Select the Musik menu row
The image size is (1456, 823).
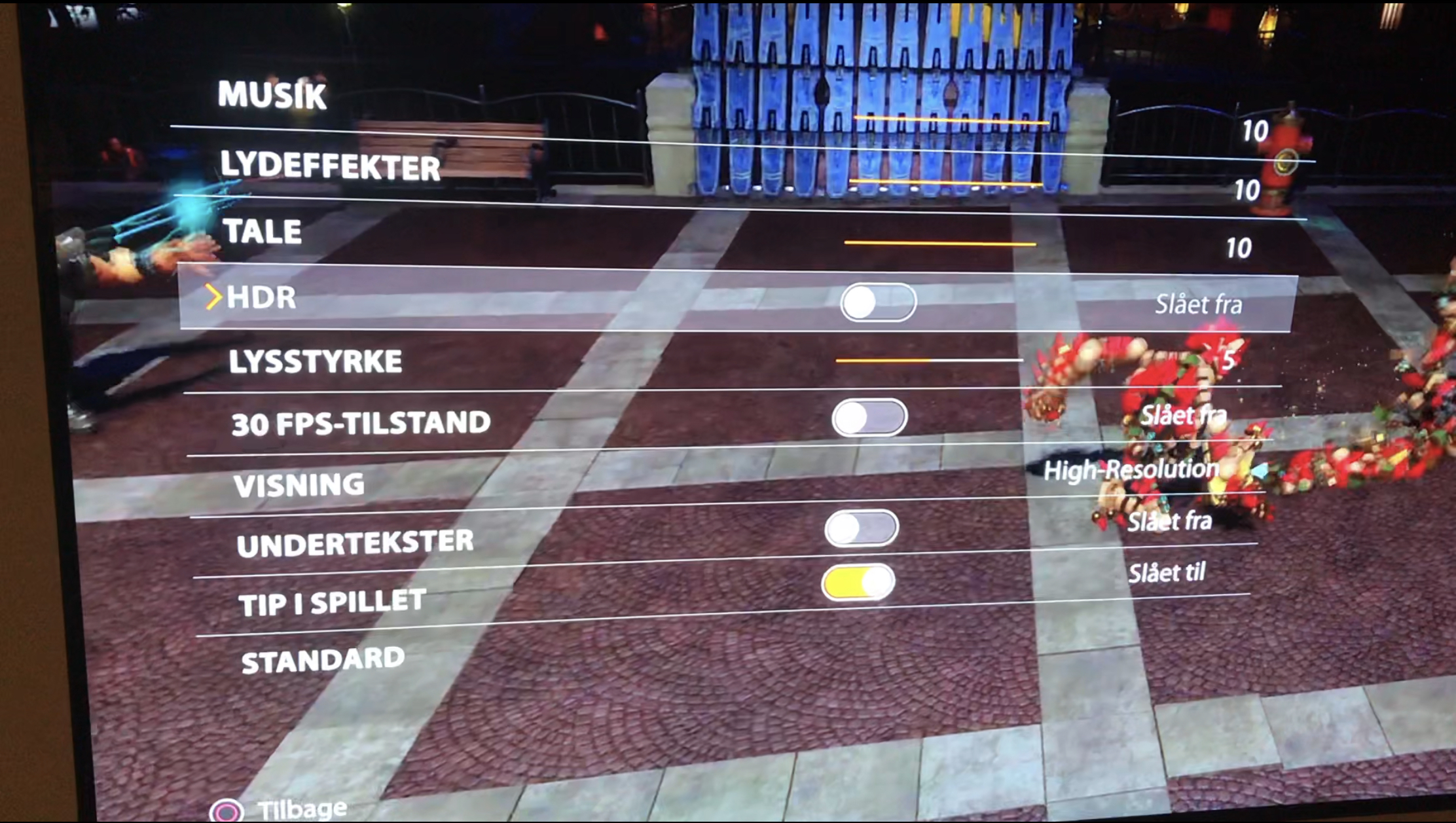coord(272,96)
